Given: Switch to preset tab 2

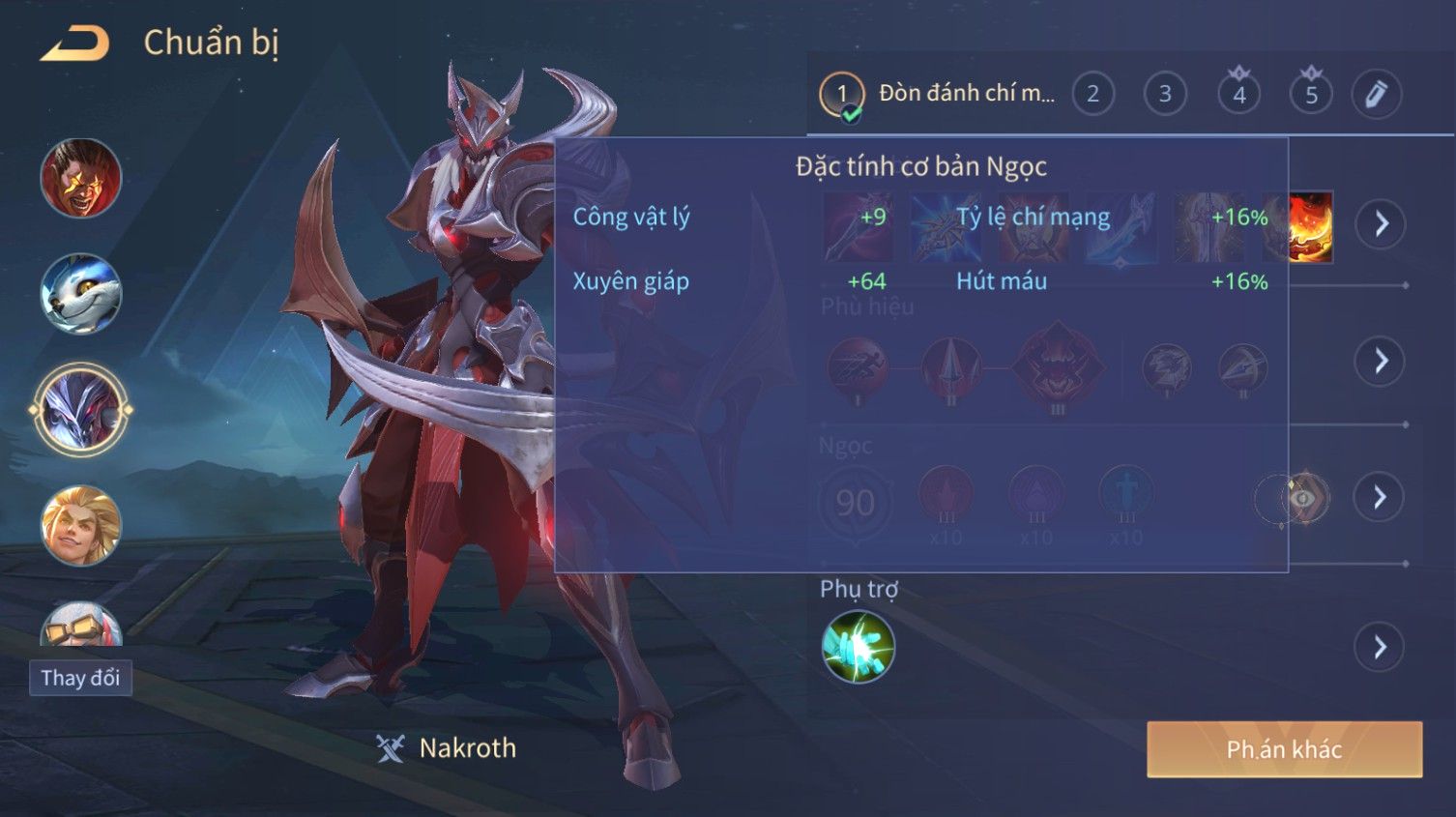Looking at the screenshot, I should coord(1092,94).
